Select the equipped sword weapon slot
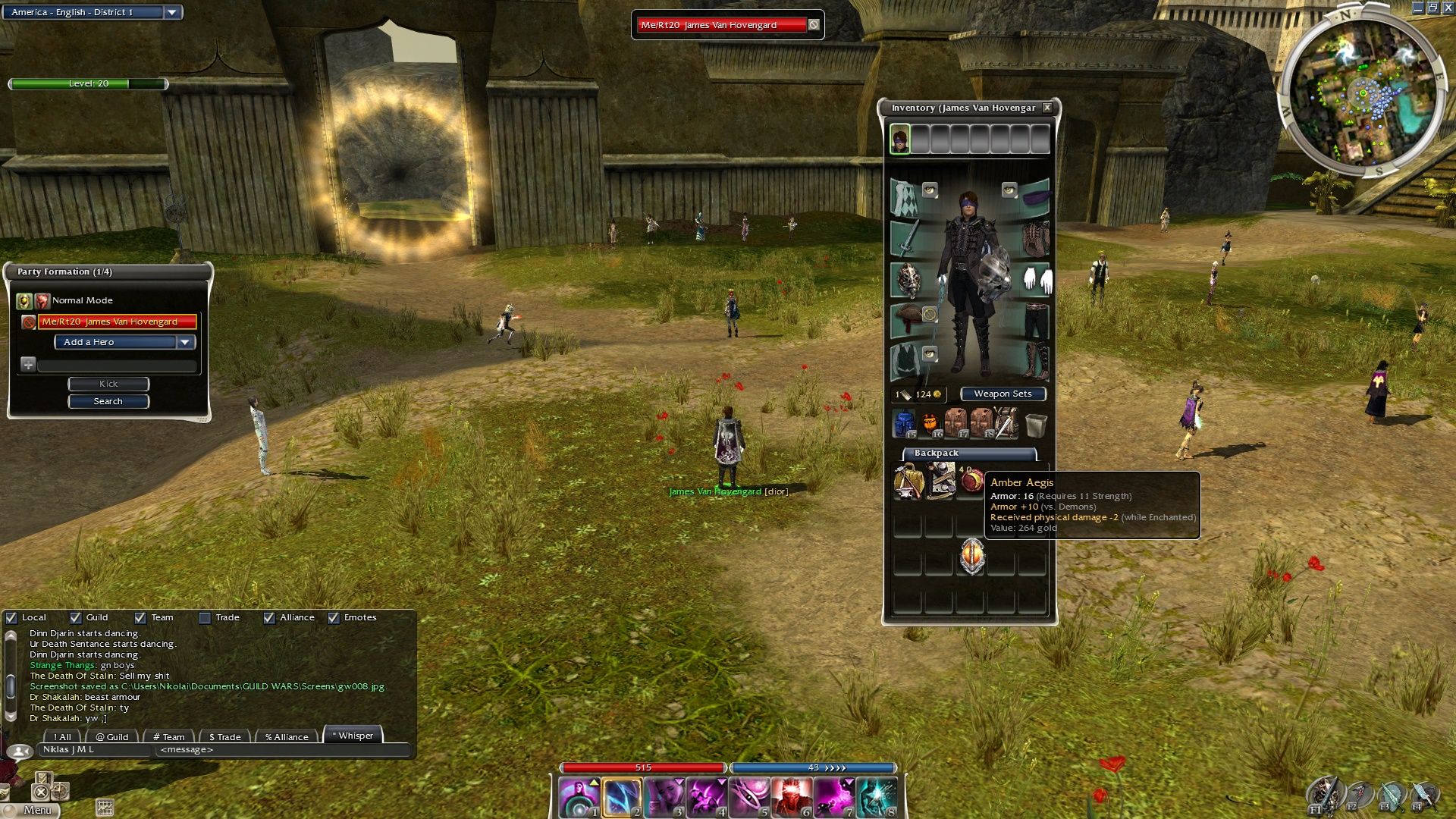The width and height of the screenshot is (1456, 819). point(907,238)
